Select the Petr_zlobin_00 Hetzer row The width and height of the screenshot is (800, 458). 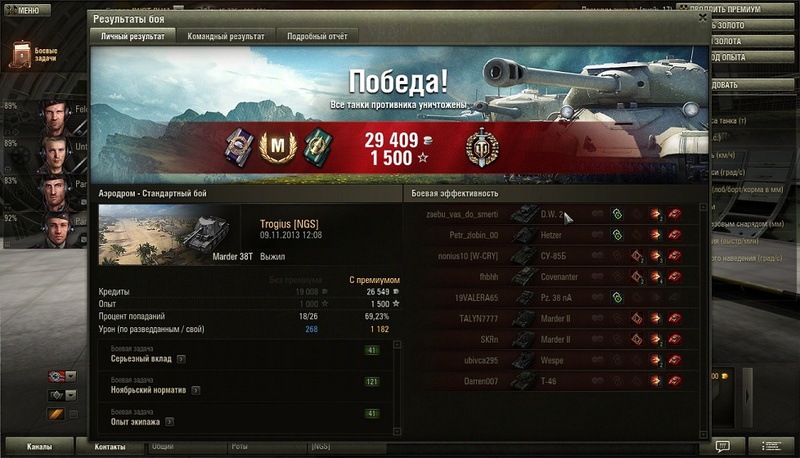tap(552, 234)
